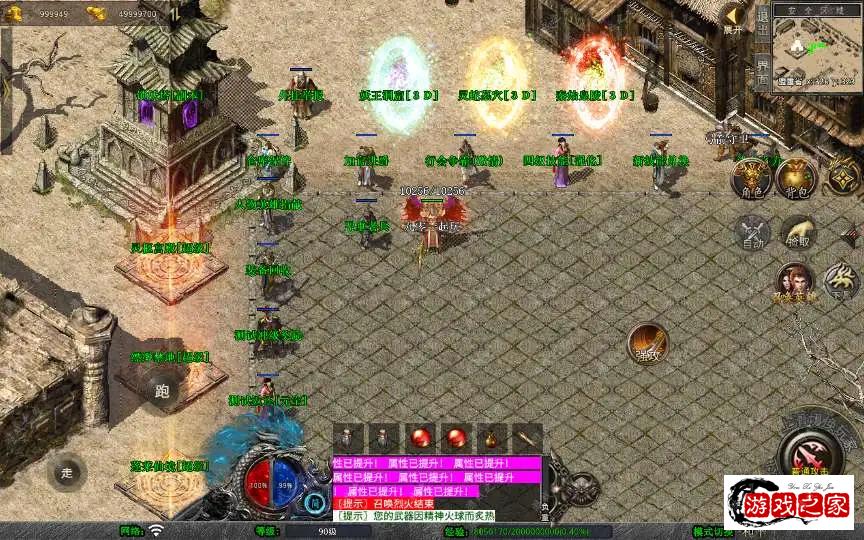Tap the 捡取 pickup button

[x=797, y=231]
